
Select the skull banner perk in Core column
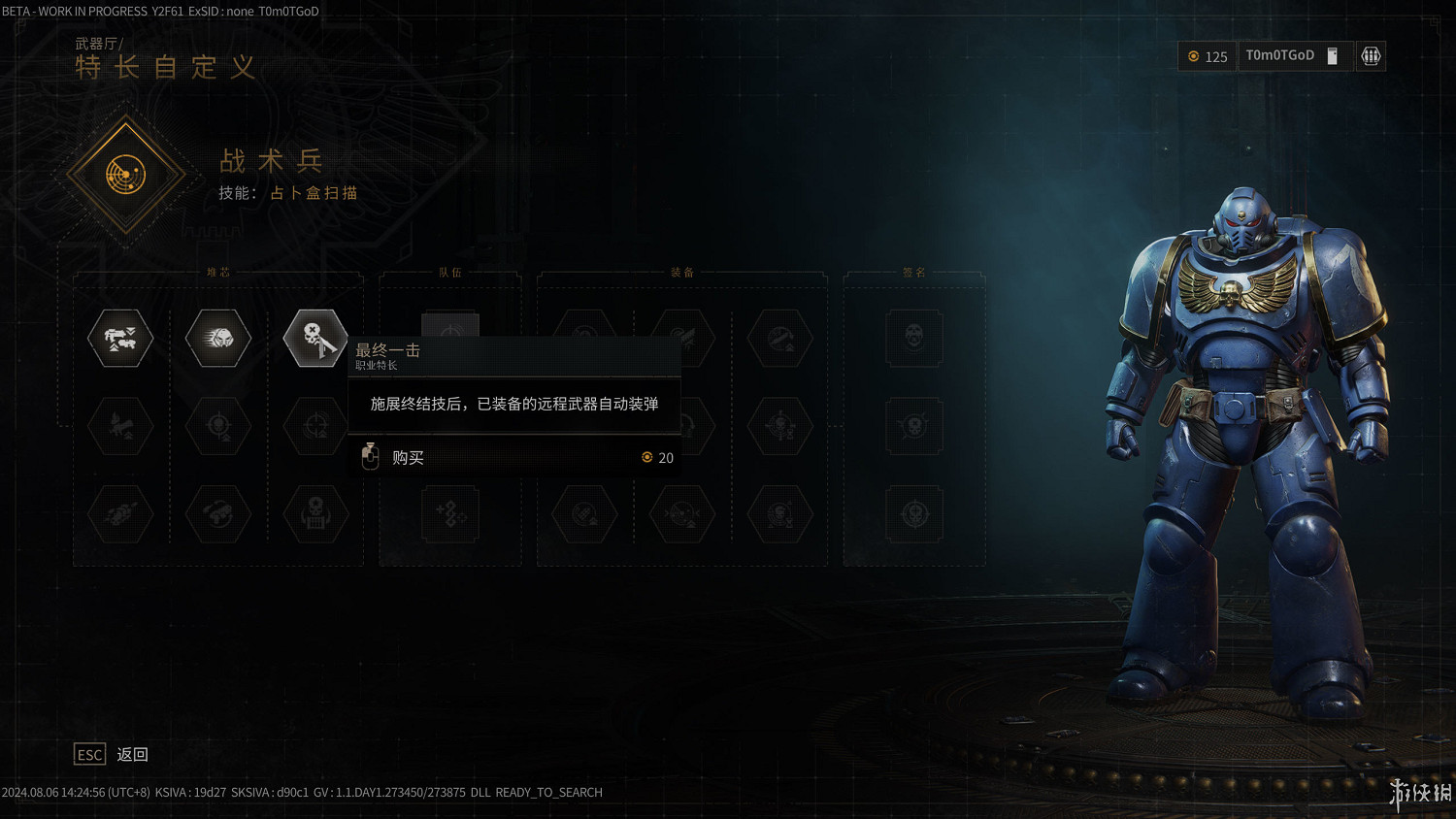(x=315, y=514)
